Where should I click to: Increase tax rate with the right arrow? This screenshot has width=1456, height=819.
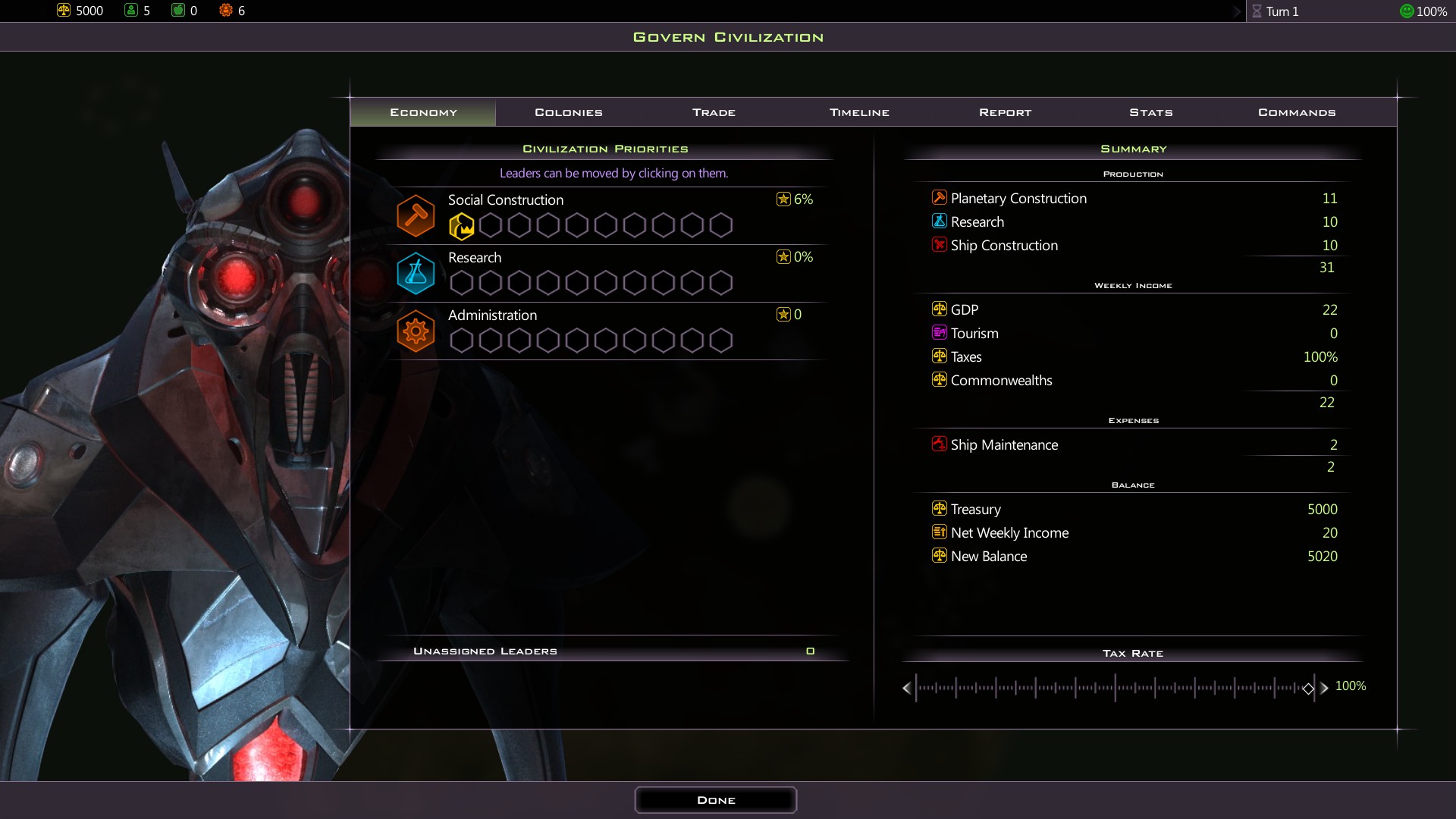(1324, 688)
